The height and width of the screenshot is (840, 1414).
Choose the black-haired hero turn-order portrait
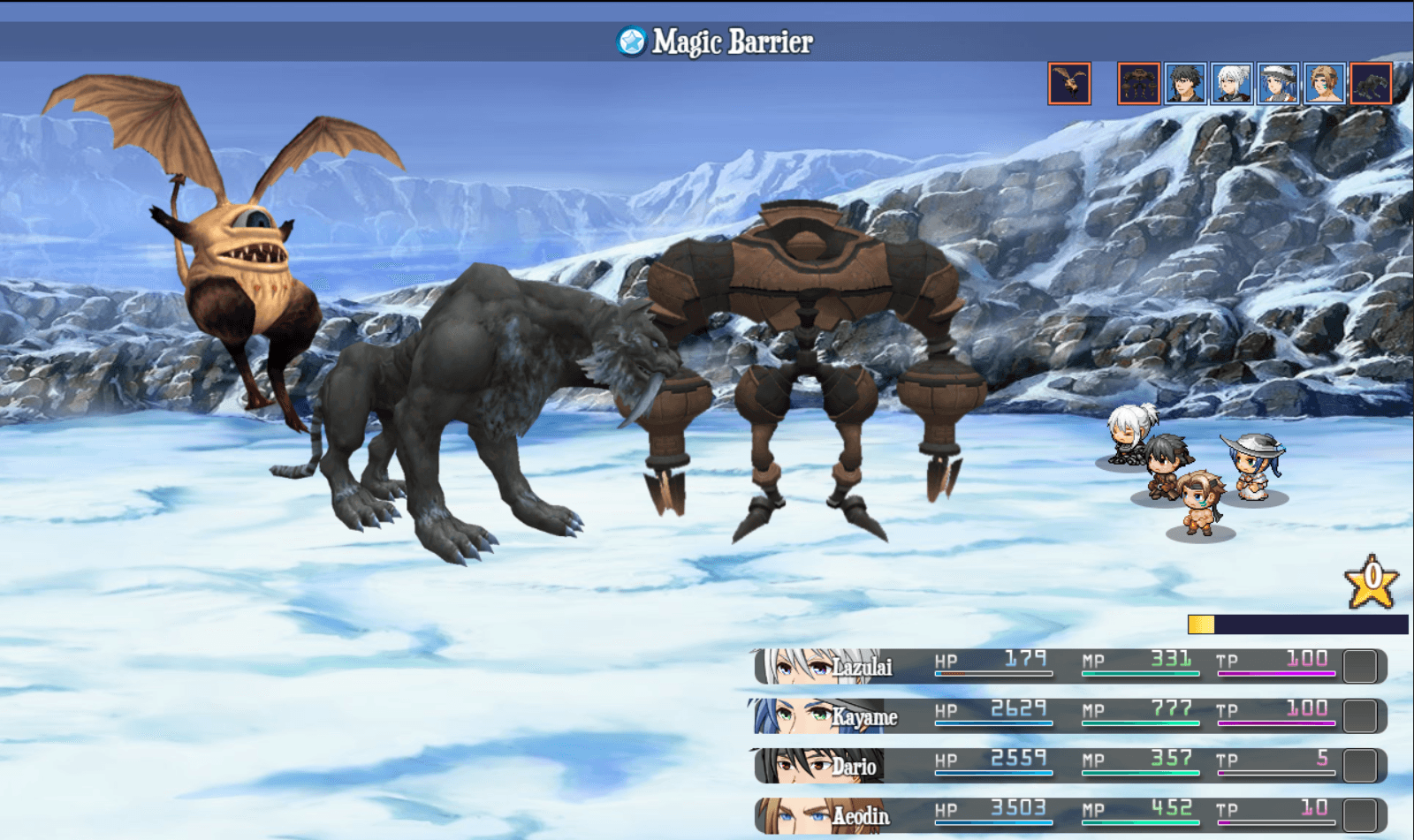click(1185, 84)
